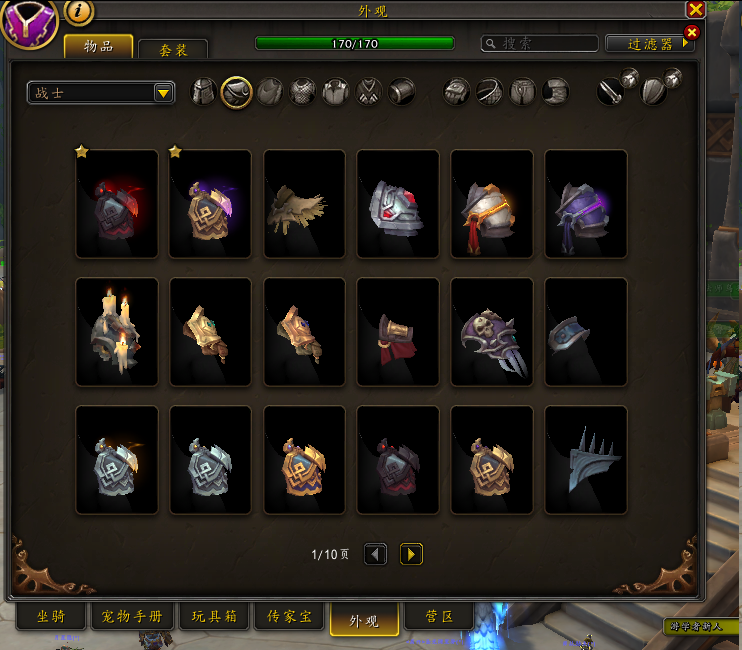Choose the head slot helmet icon

204,92
